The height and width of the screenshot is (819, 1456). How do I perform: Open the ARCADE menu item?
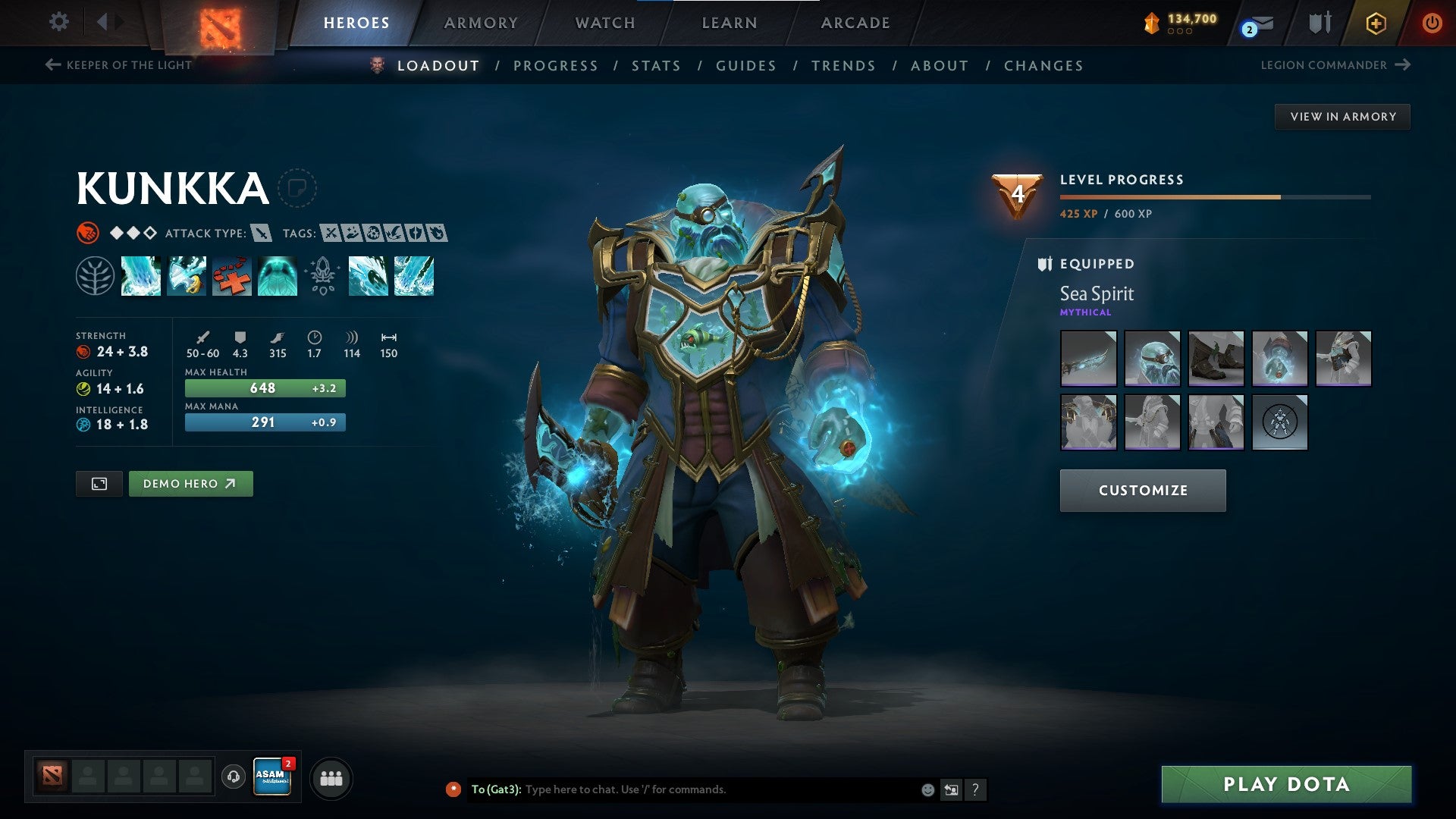pyautogui.click(x=855, y=22)
